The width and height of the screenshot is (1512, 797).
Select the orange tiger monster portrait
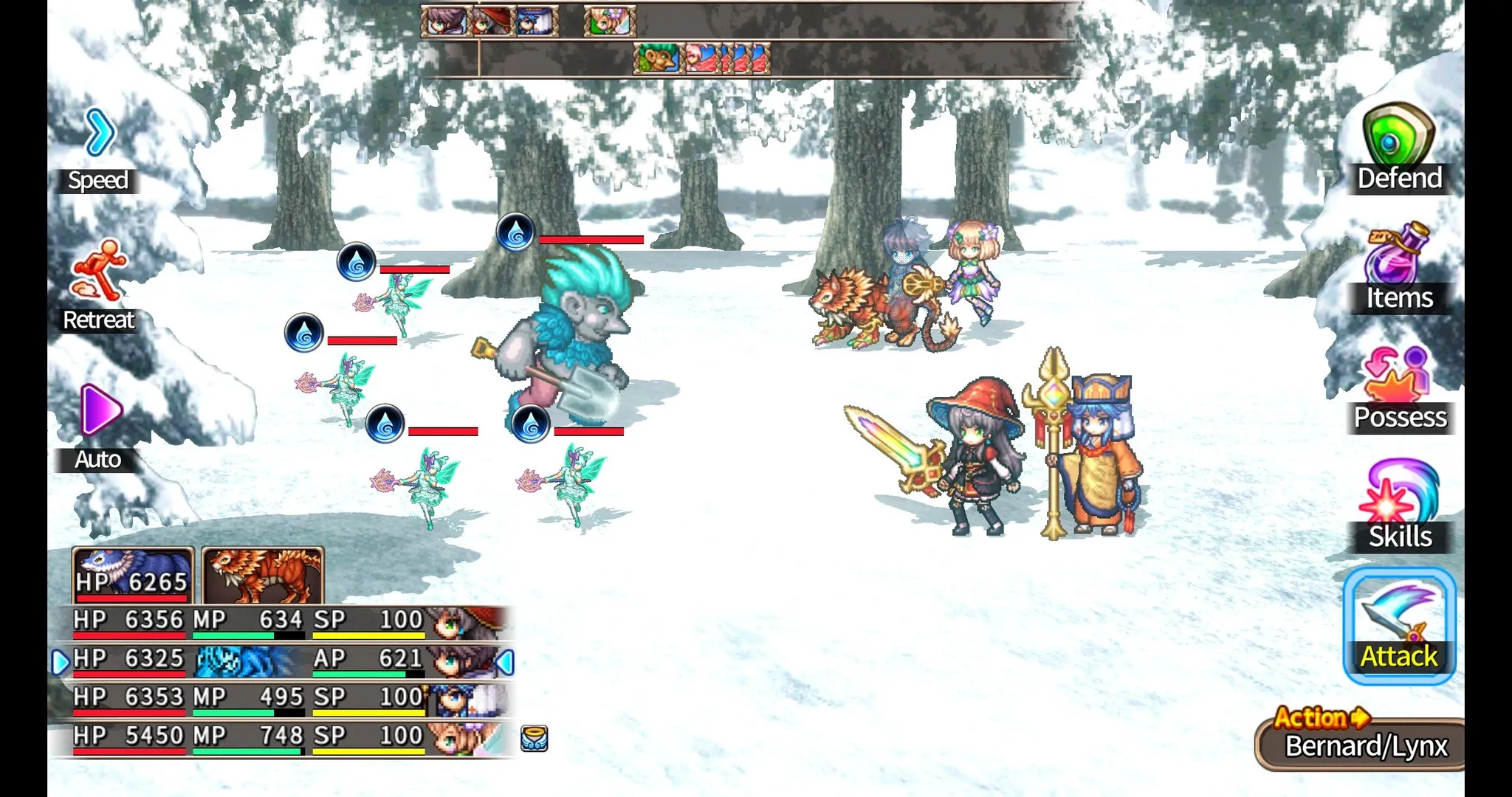pyautogui.click(x=263, y=576)
